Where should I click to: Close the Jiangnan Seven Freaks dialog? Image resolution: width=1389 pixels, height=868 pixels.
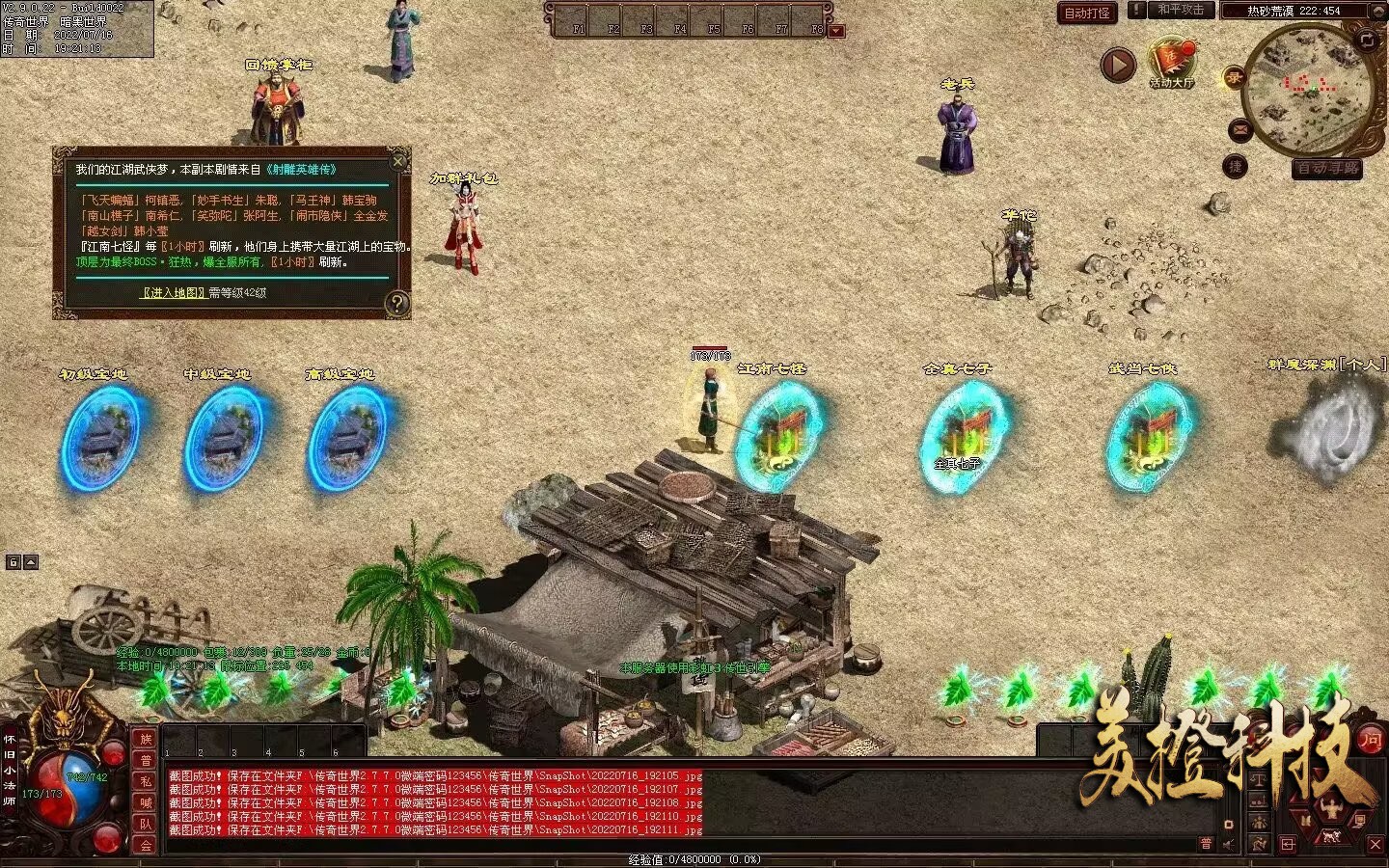coord(398,160)
